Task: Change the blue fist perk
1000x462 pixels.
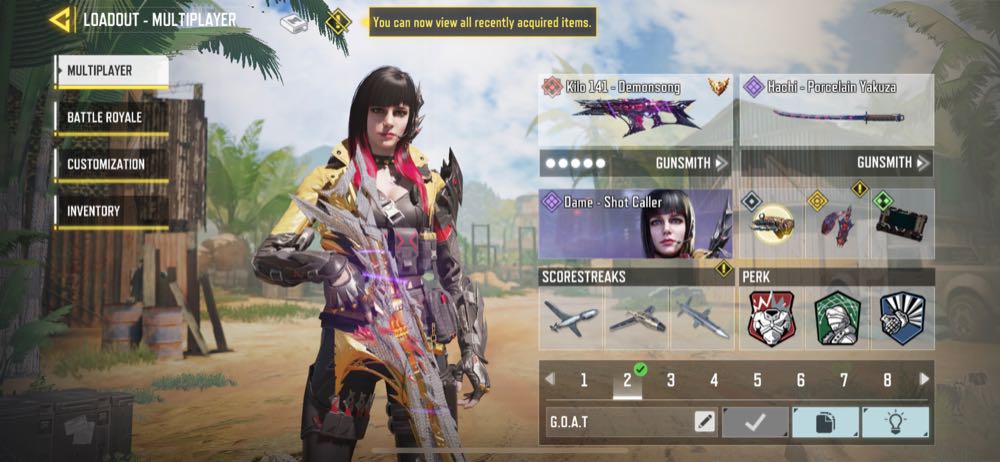Action: (x=903, y=318)
